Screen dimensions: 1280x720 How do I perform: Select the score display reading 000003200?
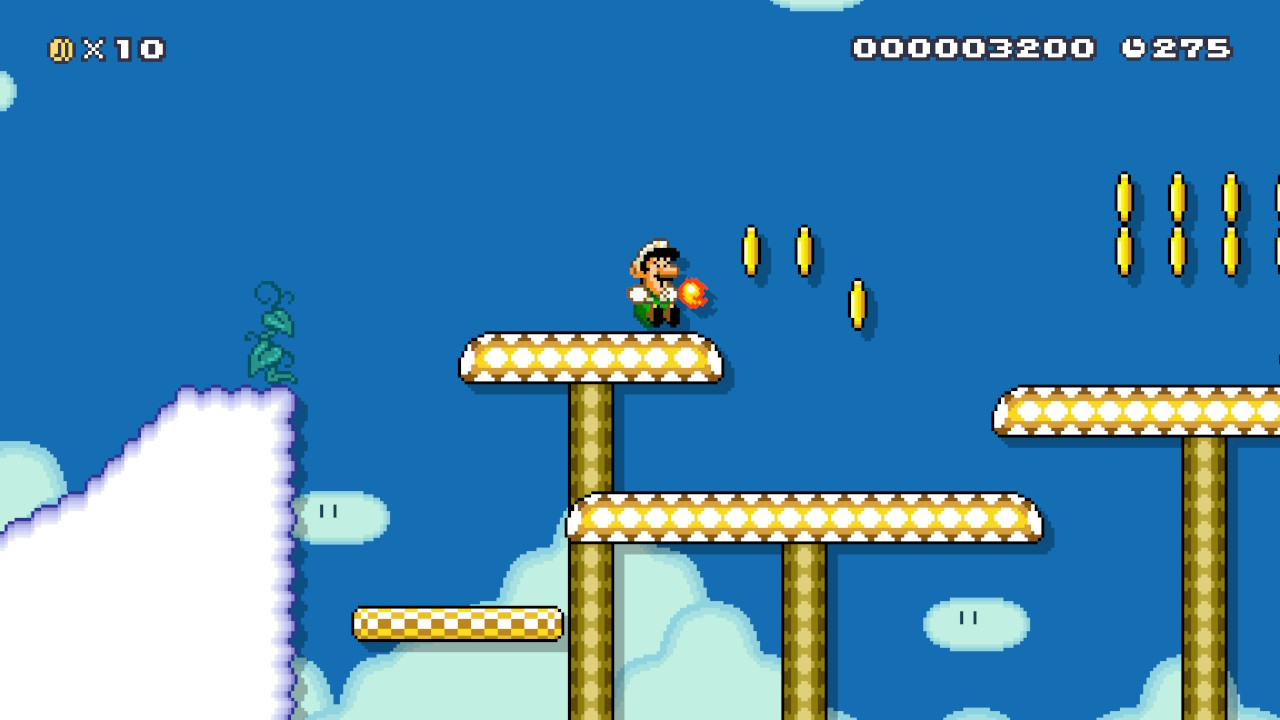[x=975, y=46]
